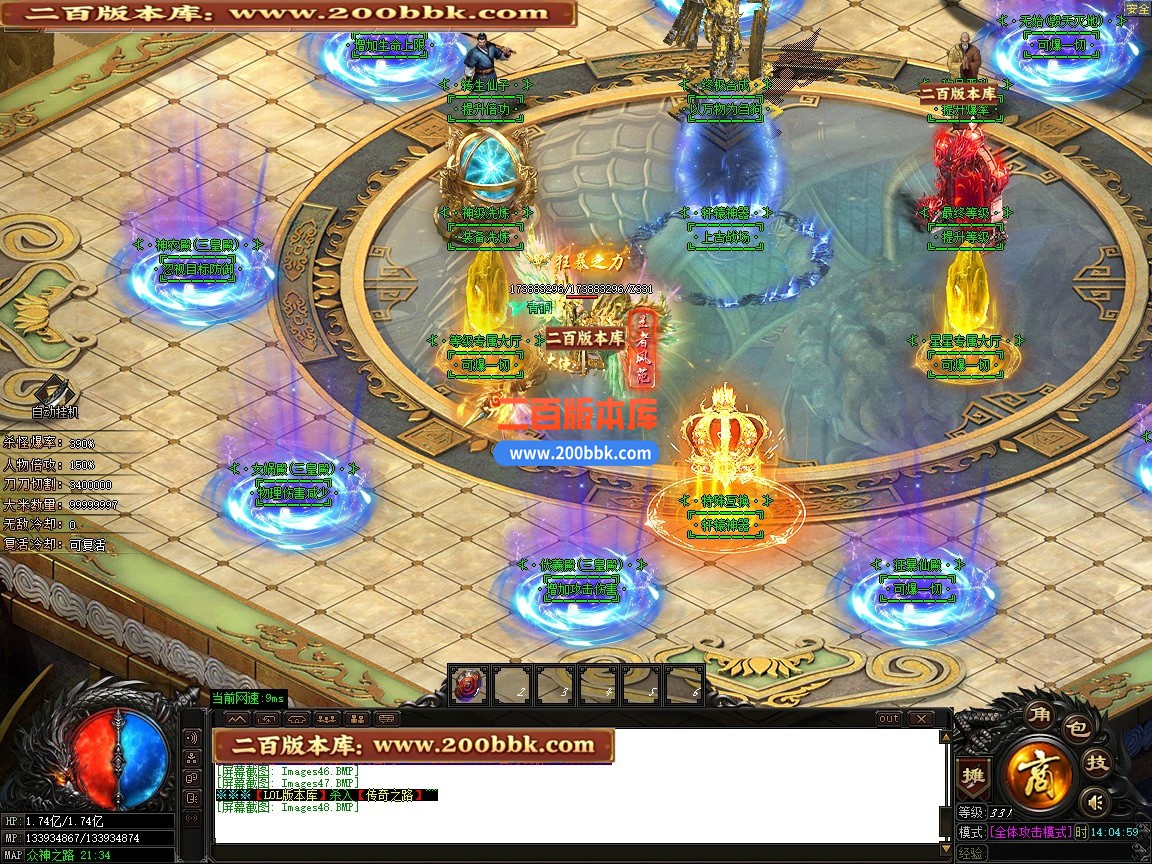Screen dimensions: 1152x864
Task: Open the 摊 stall banner button
Action: coord(972,777)
